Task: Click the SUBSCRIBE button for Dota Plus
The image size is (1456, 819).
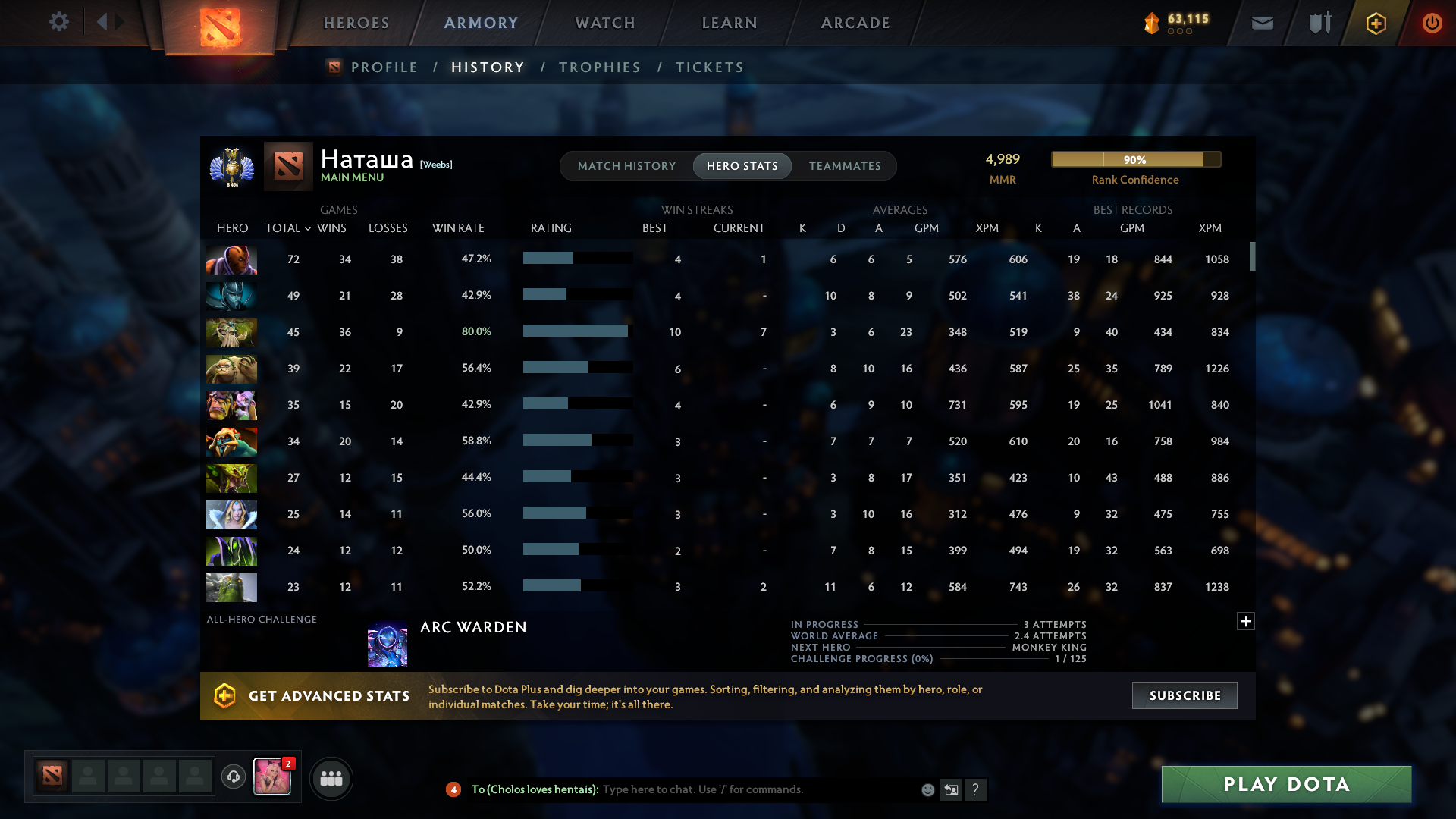Action: pyautogui.click(x=1184, y=695)
